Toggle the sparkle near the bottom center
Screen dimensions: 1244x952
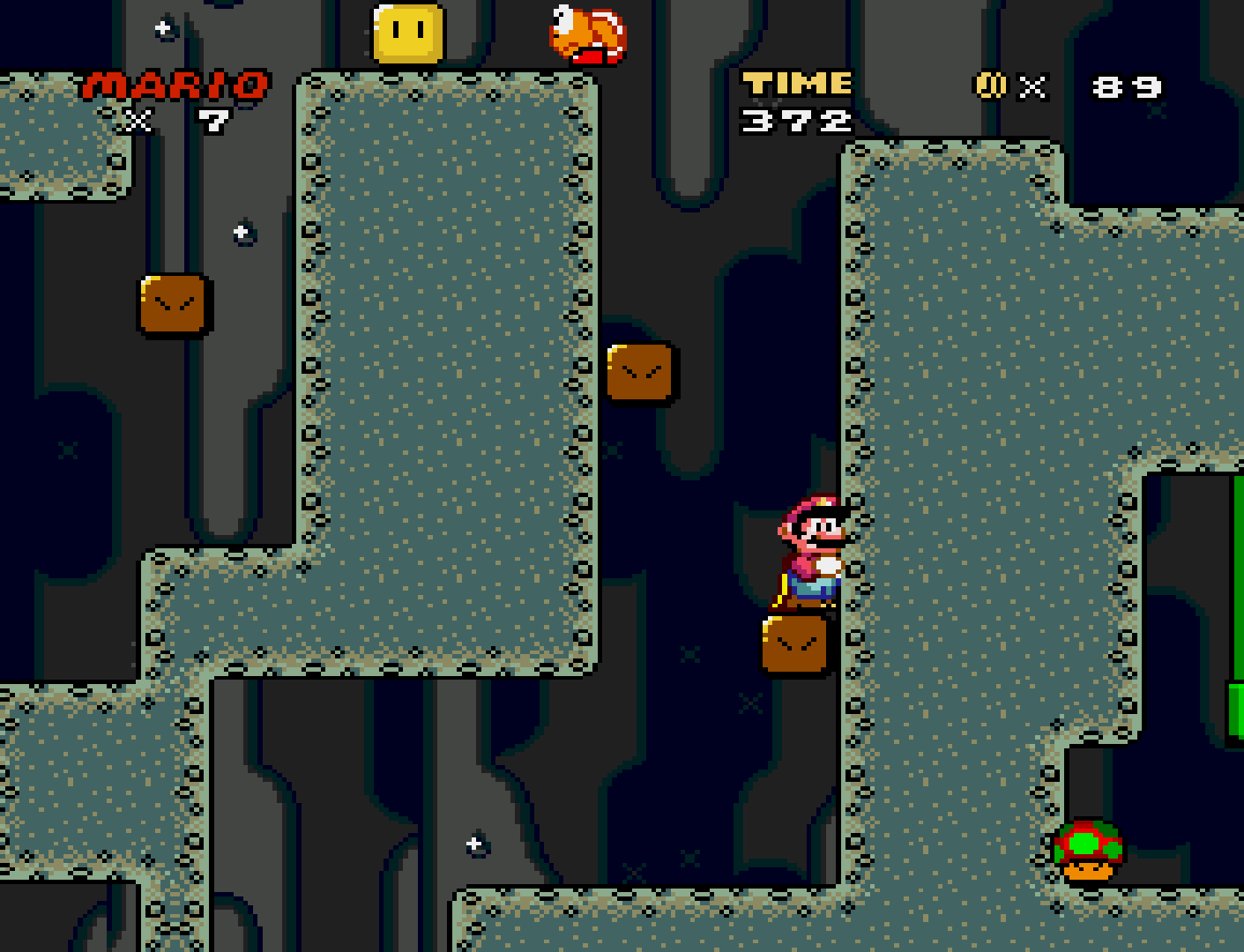(474, 844)
